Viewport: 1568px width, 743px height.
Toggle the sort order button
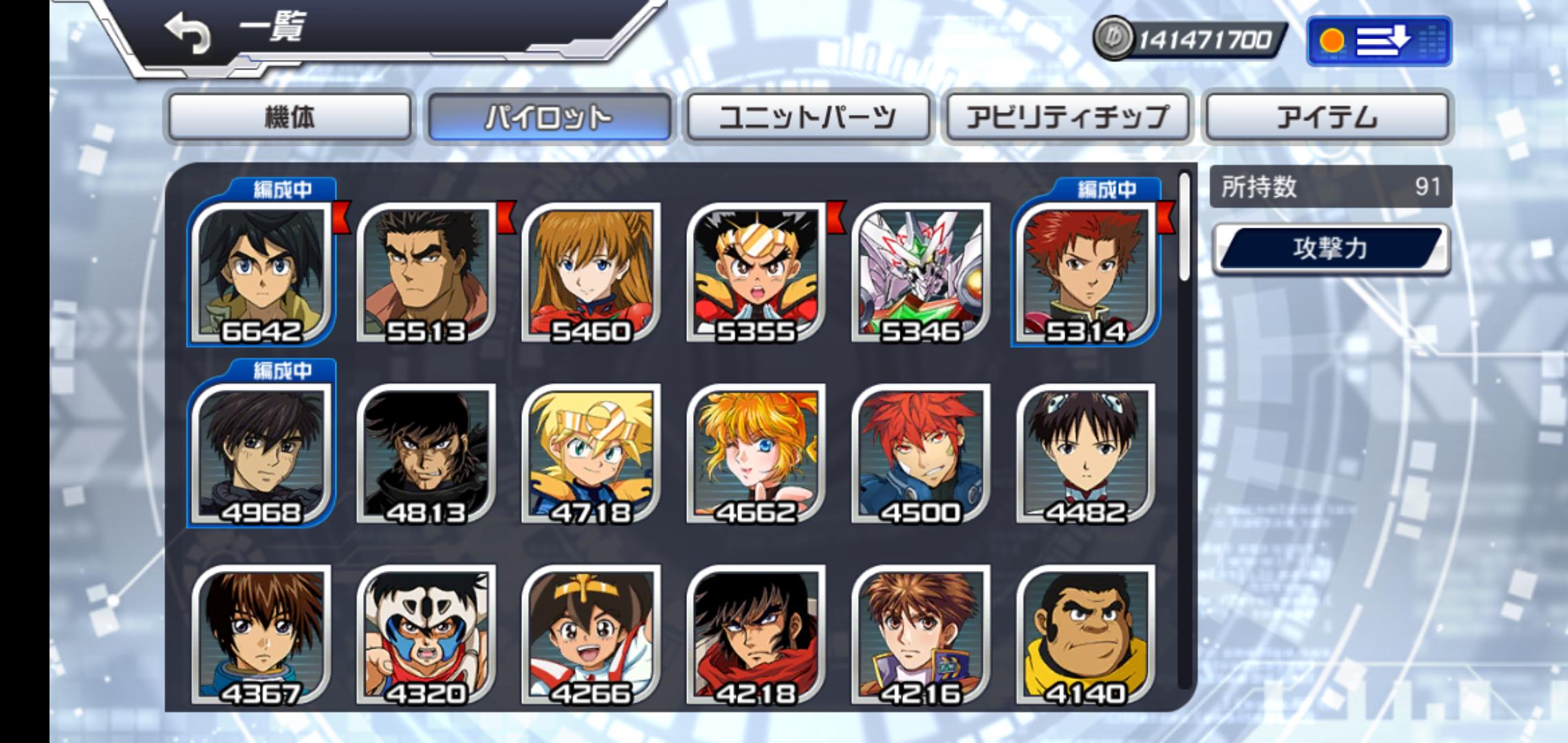pyautogui.click(x=1379, y=41)
